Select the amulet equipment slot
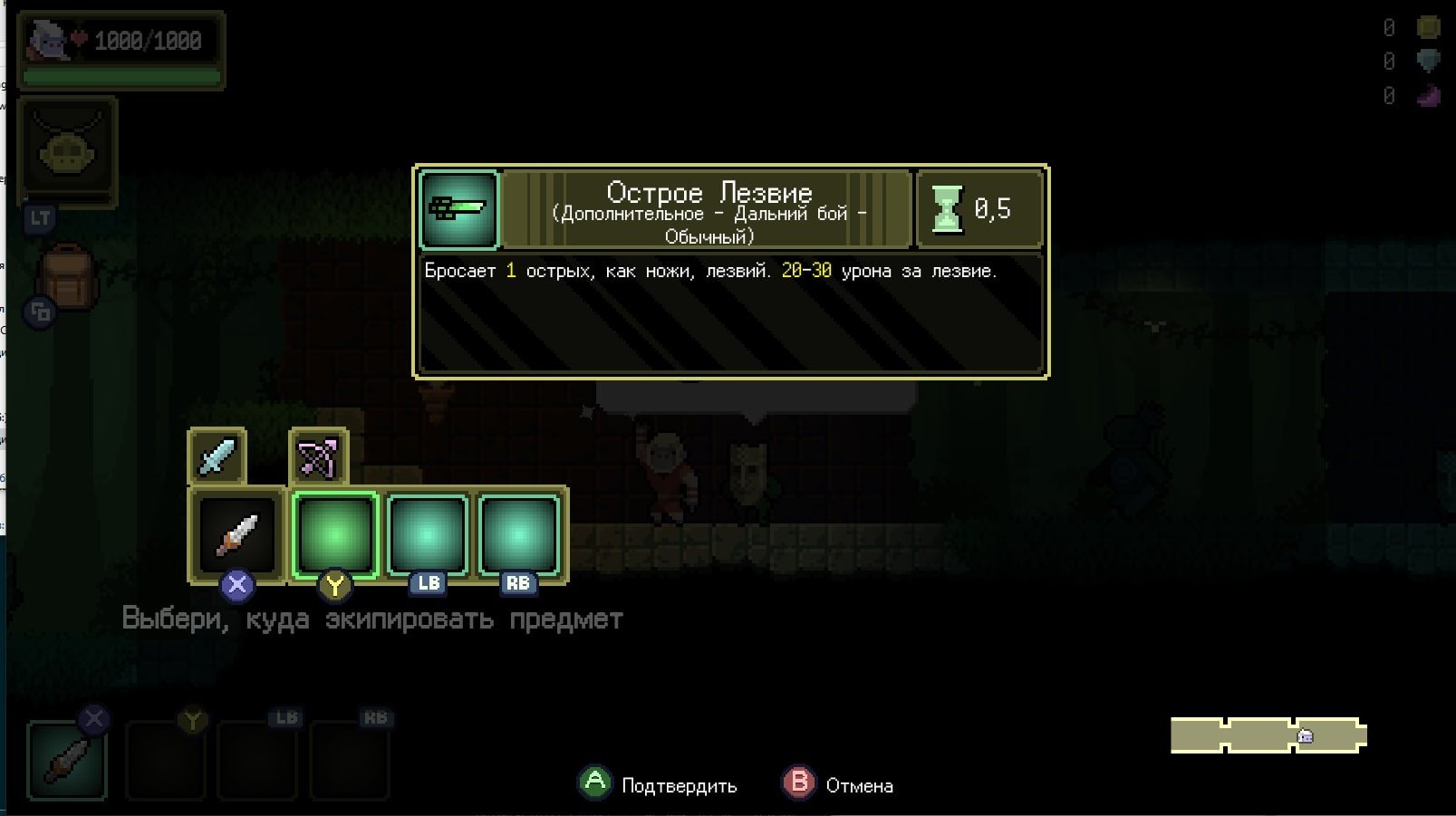 [x=68, y=150]
